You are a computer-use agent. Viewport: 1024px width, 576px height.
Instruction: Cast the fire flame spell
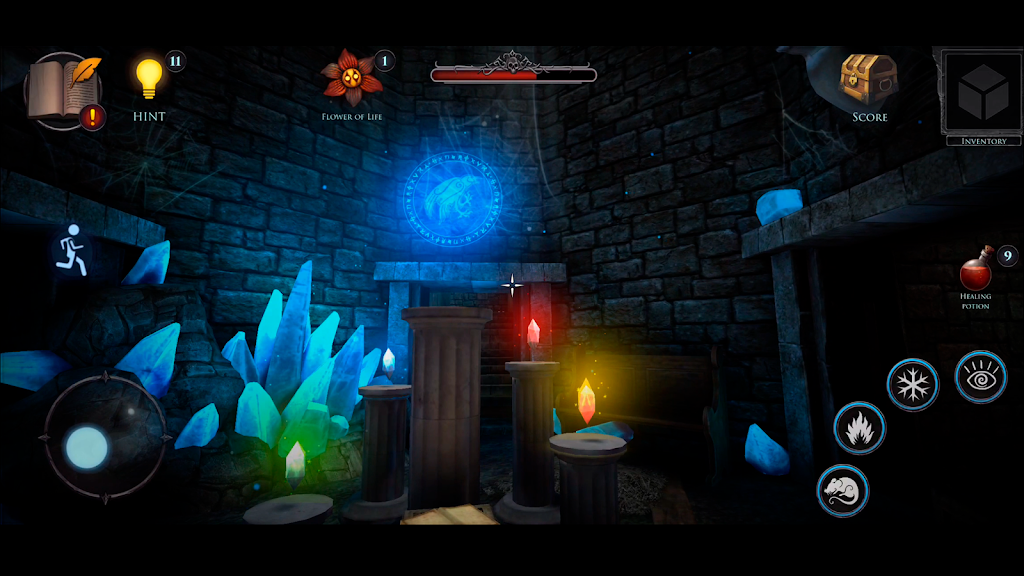pos(859,428)
